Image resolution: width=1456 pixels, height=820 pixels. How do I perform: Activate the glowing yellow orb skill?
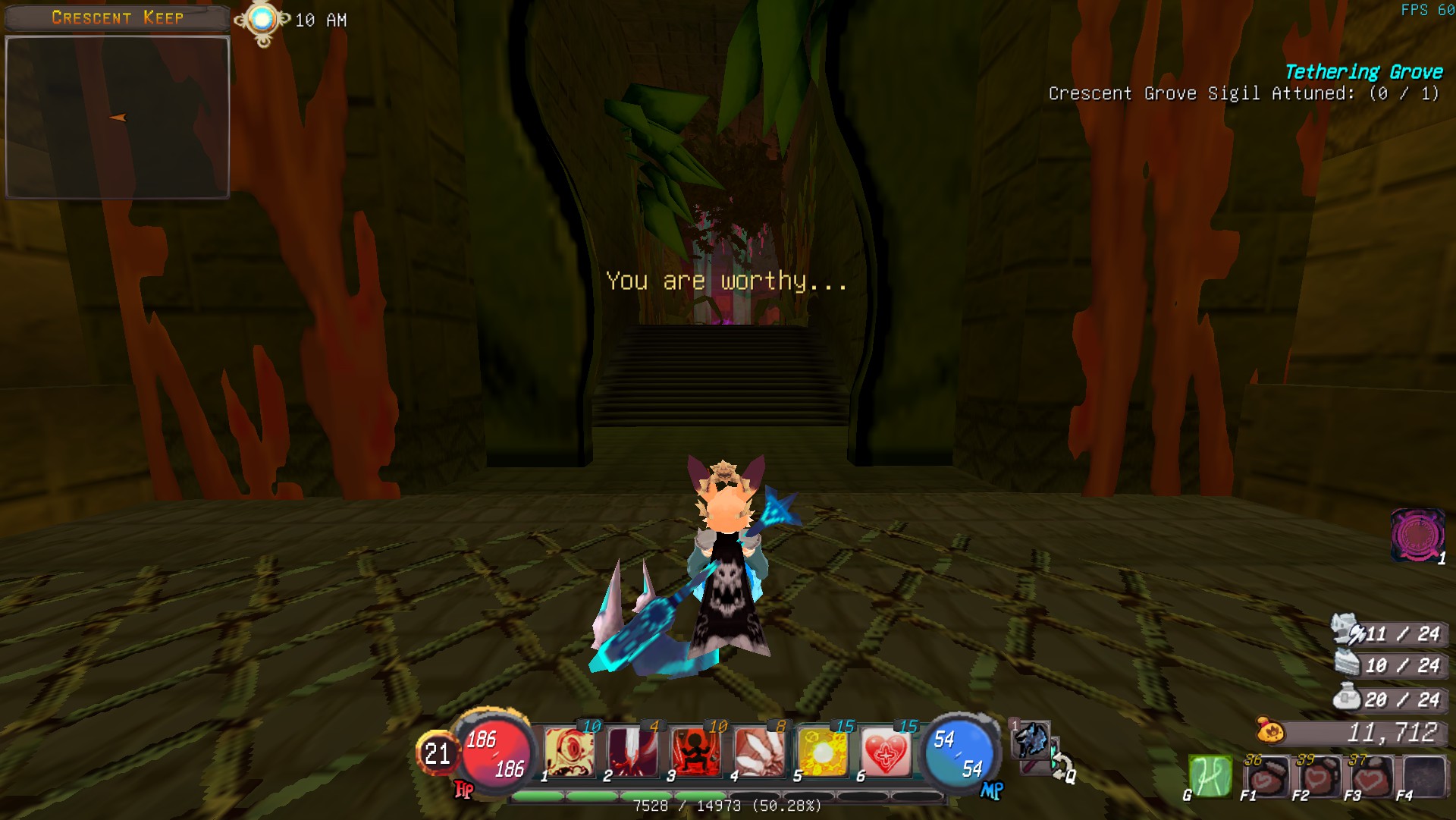[822, 752]
